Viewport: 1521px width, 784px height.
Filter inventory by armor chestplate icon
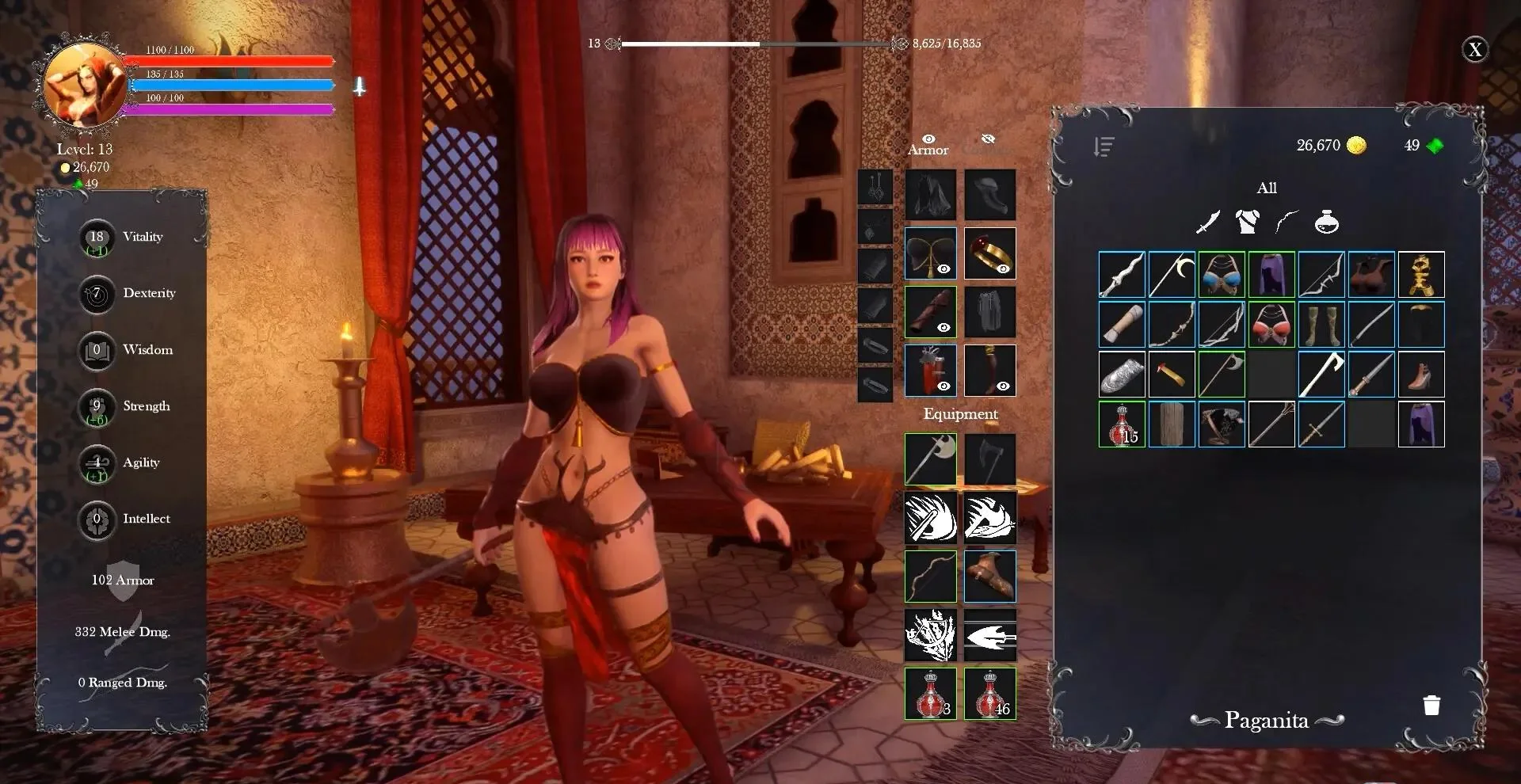click(x=1247, y=223)
